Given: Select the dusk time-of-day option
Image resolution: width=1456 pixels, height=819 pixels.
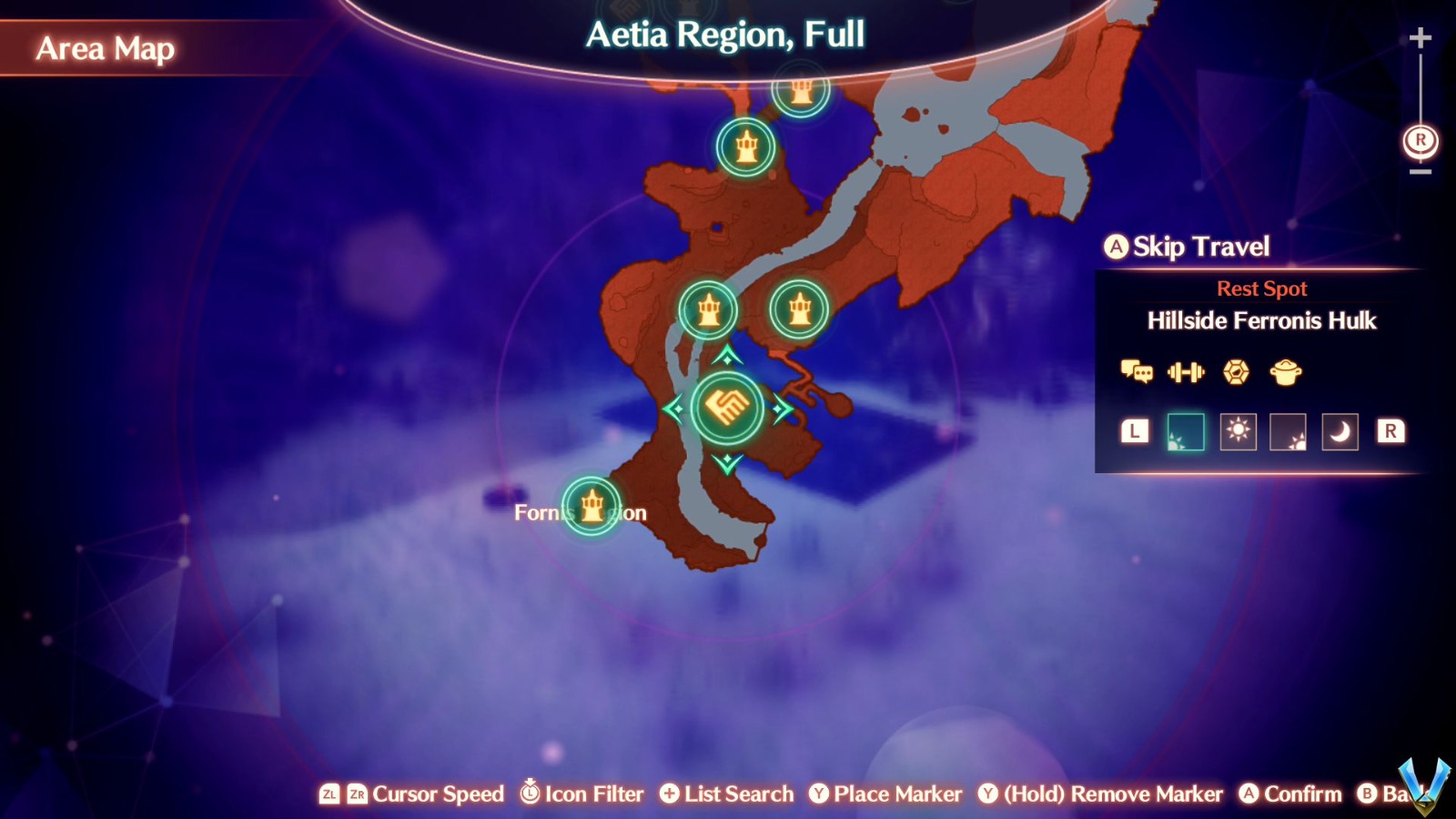Looking at the screenshot, I should click(1286, 431).
